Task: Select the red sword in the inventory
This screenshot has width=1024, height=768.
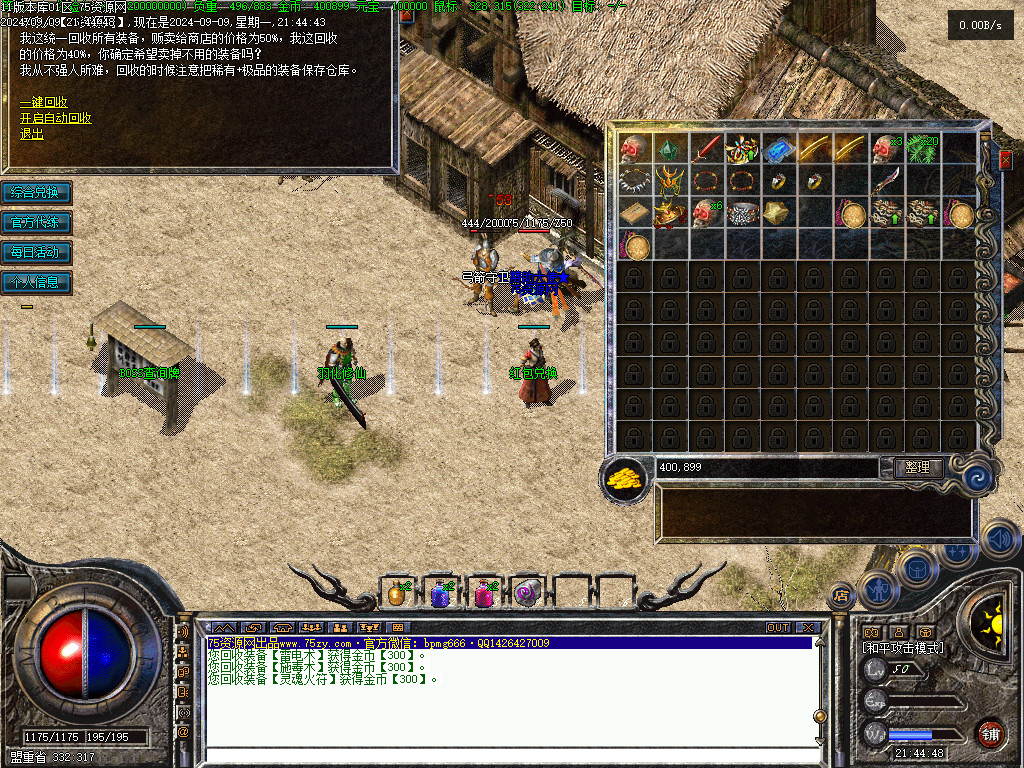Action: coord(708,150)
